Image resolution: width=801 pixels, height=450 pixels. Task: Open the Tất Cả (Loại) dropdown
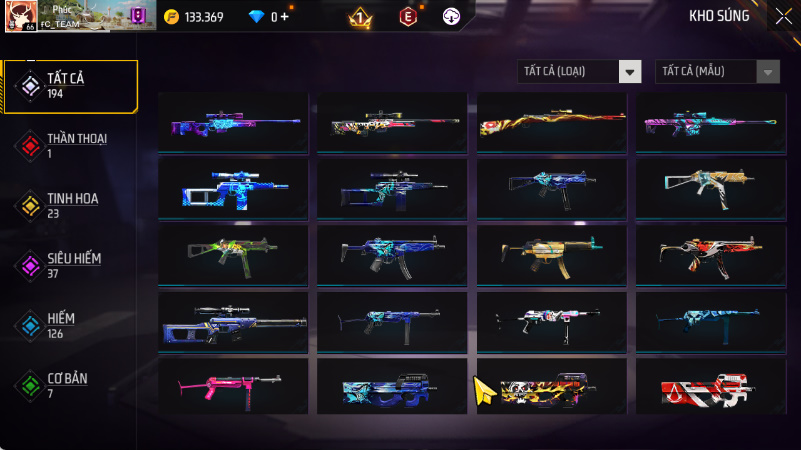[579, 71]
